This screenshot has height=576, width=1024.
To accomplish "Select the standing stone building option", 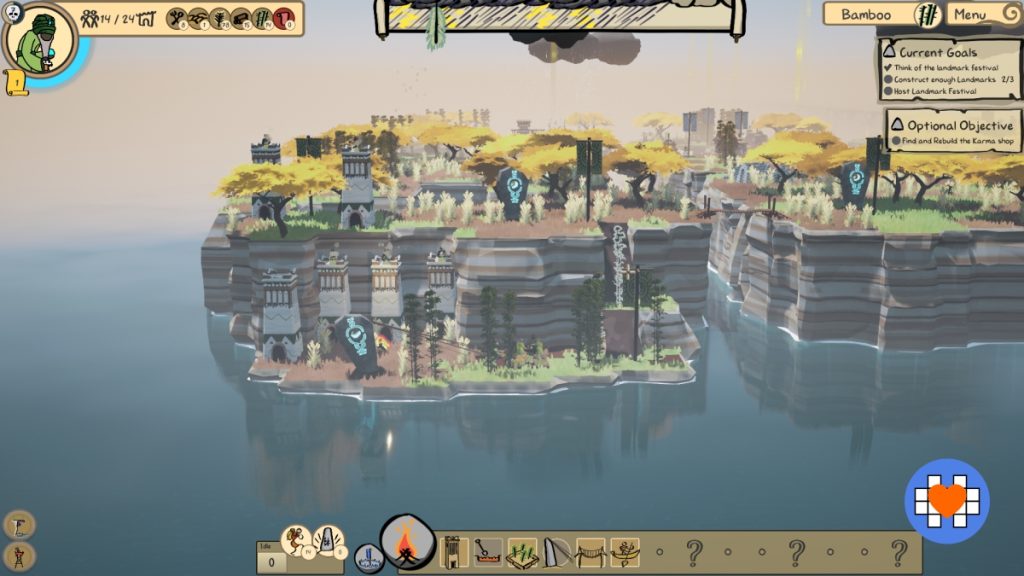I will coord(556,551).
